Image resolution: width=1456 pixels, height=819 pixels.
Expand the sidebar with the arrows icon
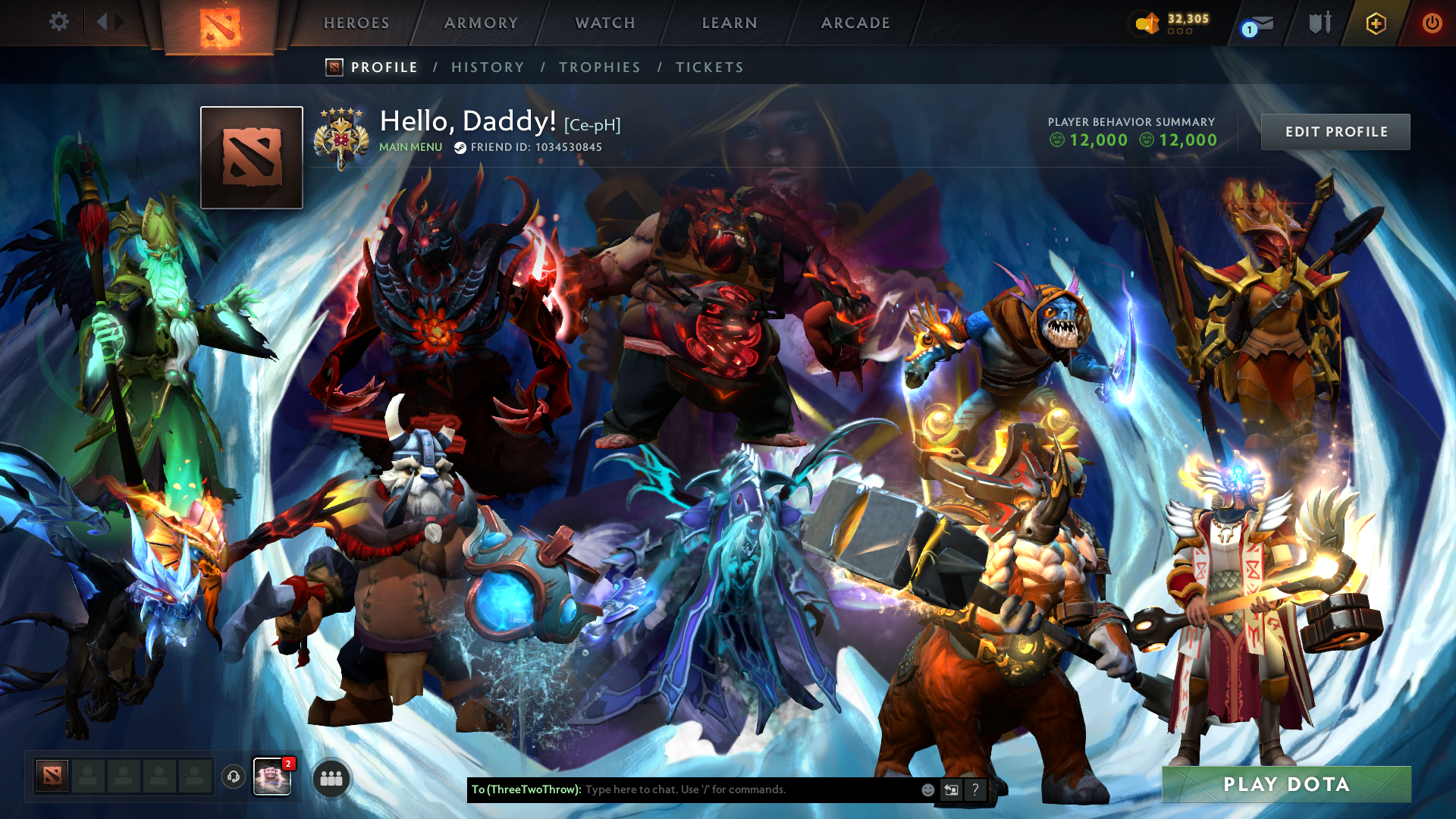pos(110,21)
